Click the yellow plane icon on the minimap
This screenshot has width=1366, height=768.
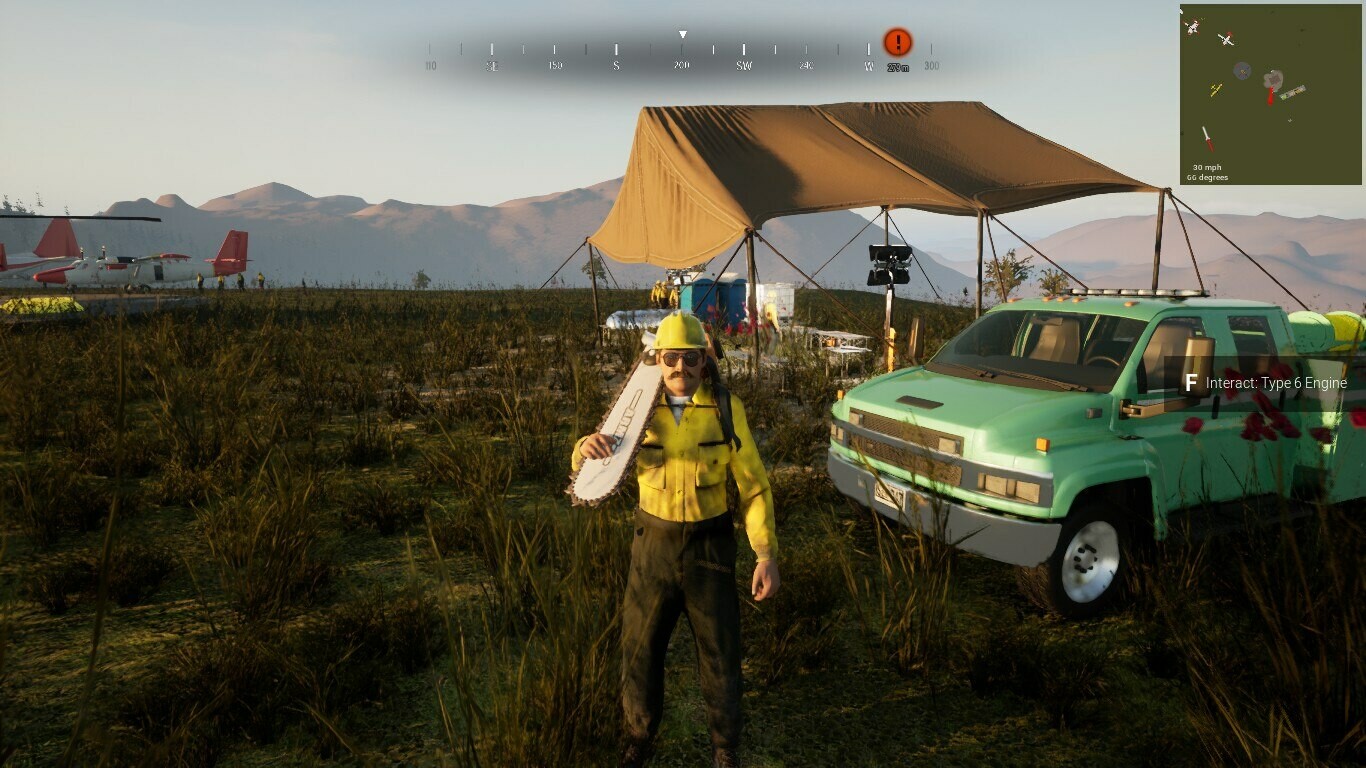point(1216,91)
